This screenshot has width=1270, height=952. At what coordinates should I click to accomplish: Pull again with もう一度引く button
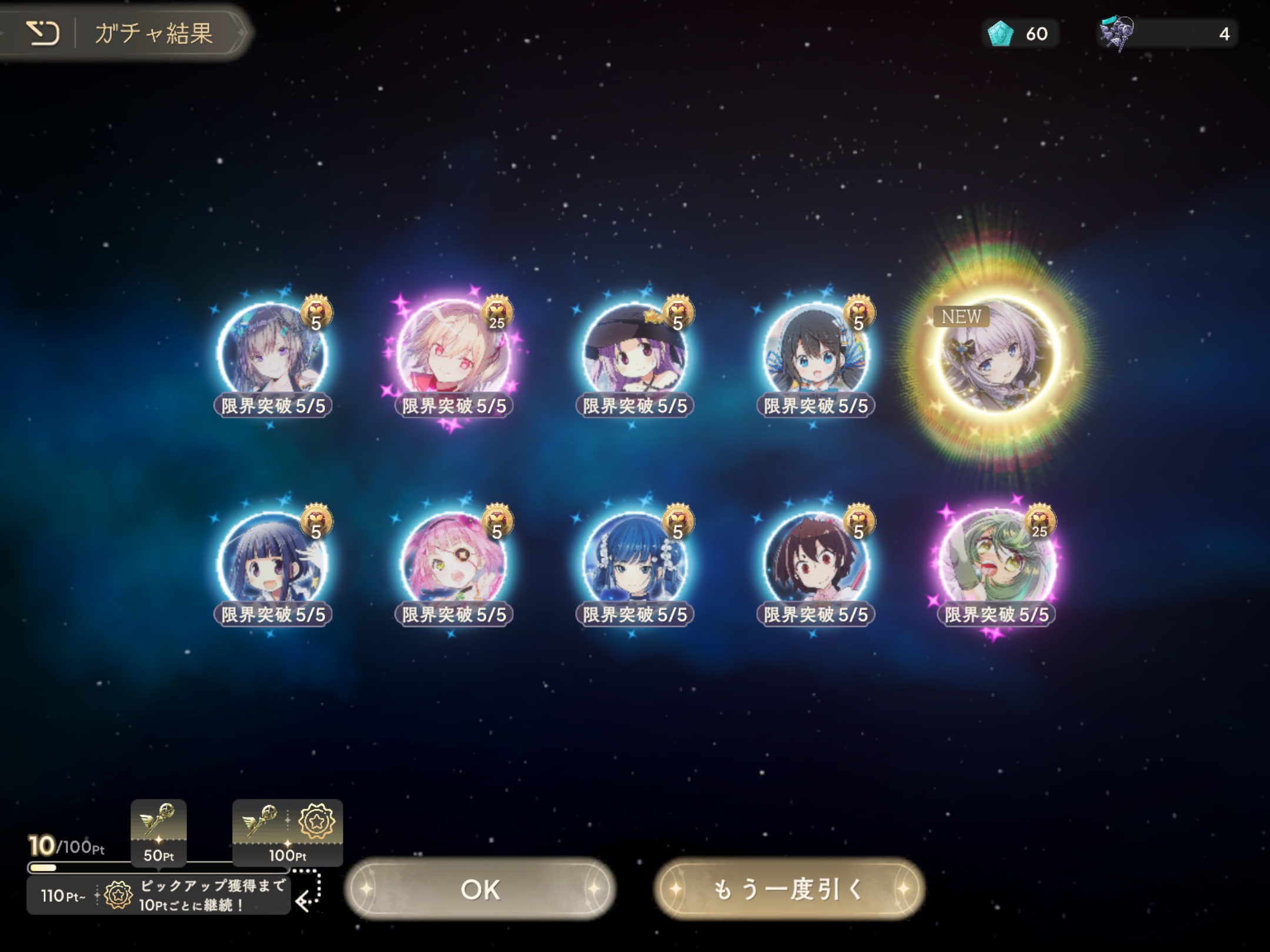(x=788, y=889)
